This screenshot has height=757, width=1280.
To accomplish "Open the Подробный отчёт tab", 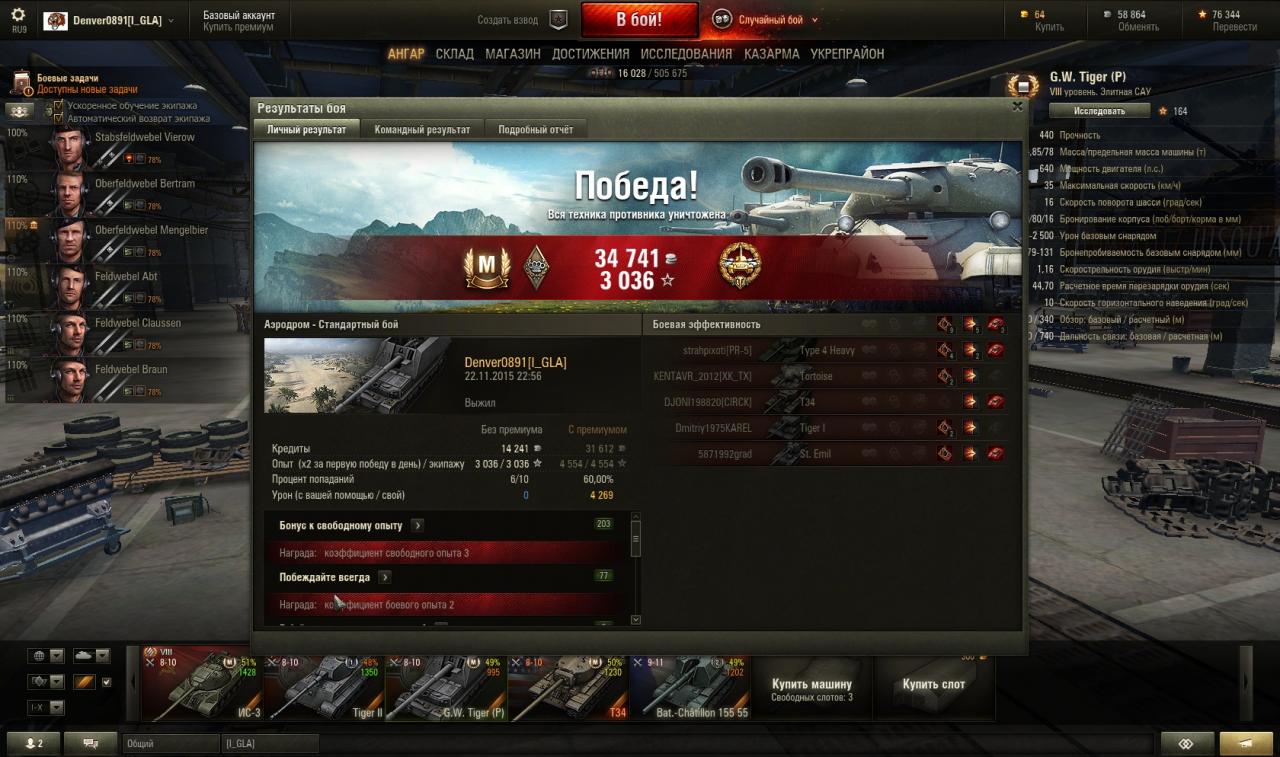I will (x=536, y=130).
